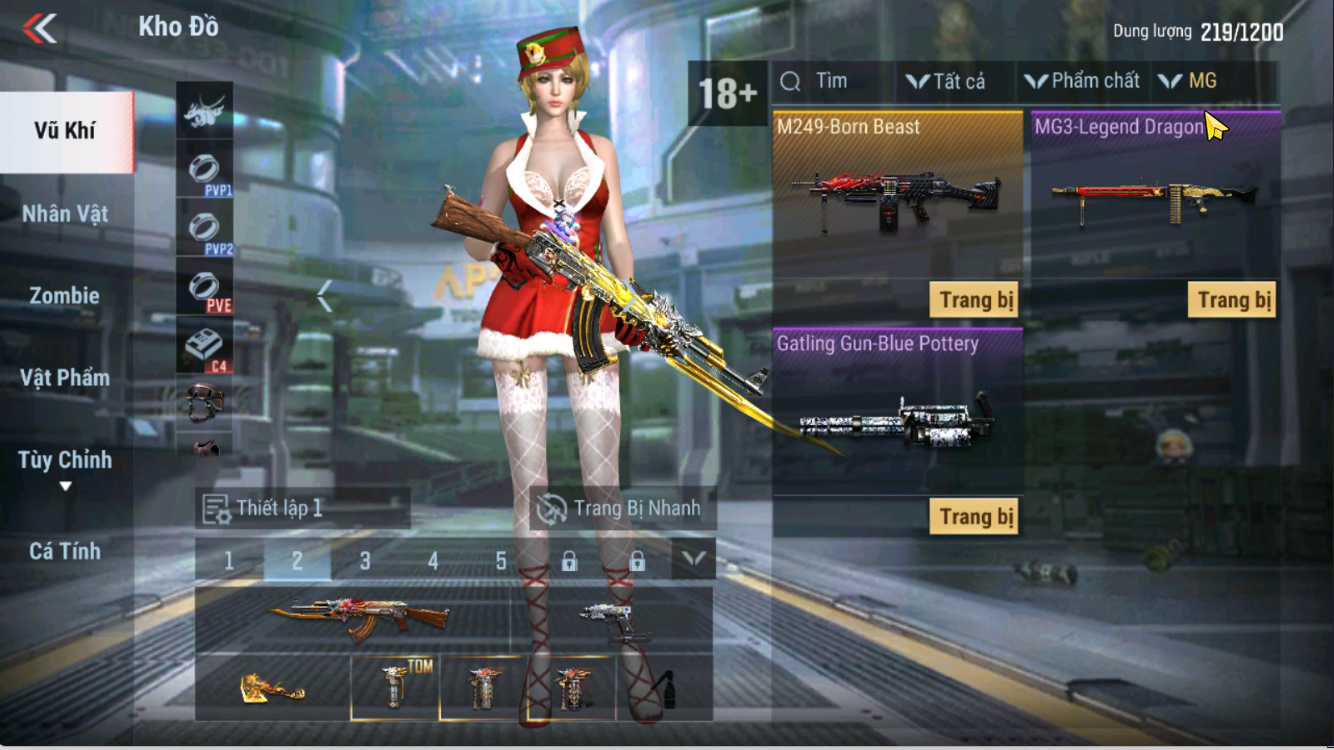Open the Nhân Vật category
This screenshot has height=750, width=1334.
click(65, 213)
